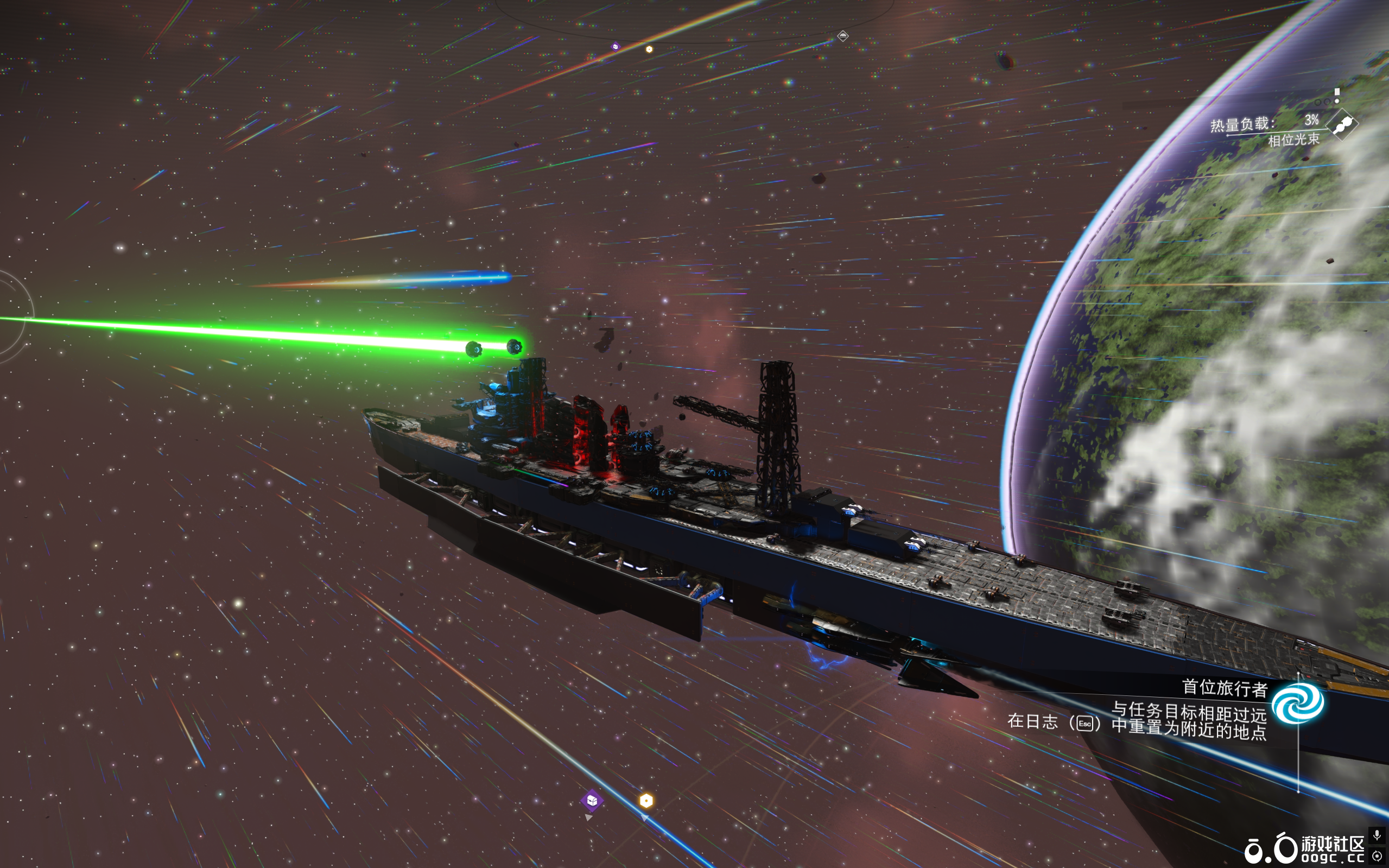Select the phase beam weapon diamond icon
Image resolution: width=1389 pixels, height=868 pixels.
click(1342, 124)
